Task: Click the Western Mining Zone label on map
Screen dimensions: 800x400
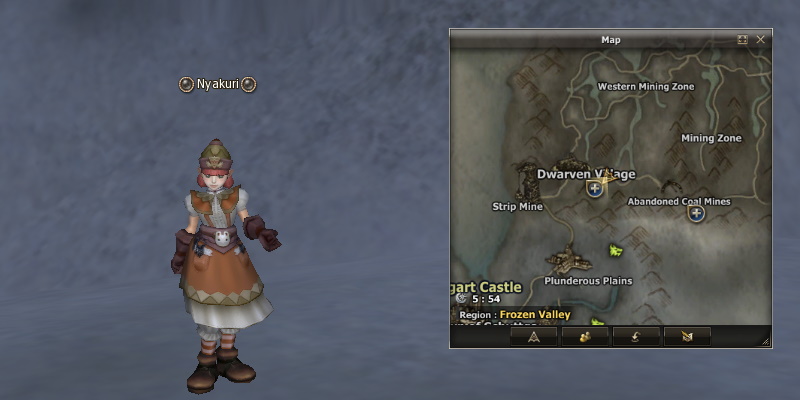Action: pos(645,87)
